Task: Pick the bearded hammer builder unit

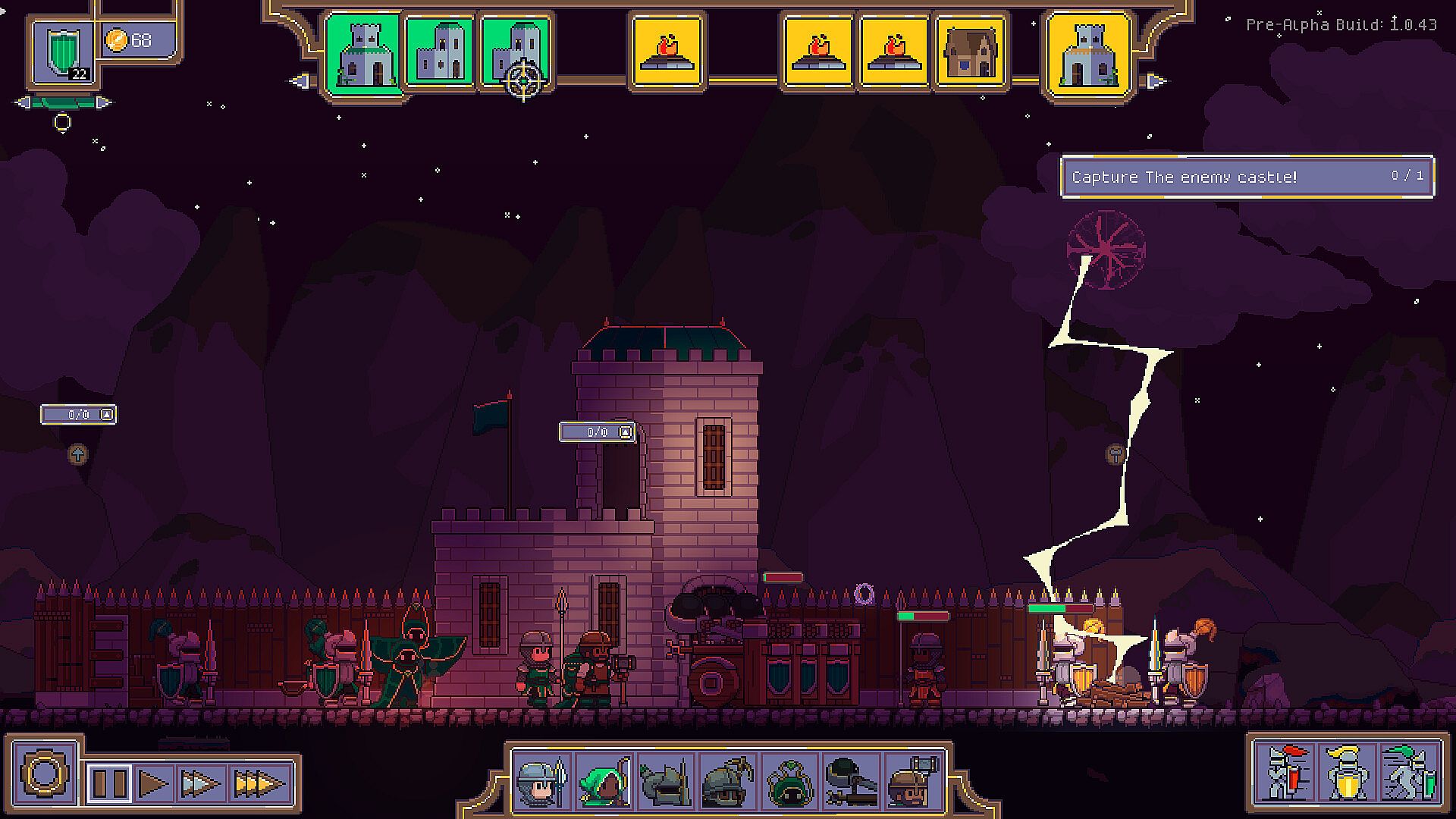Action: 912,782
